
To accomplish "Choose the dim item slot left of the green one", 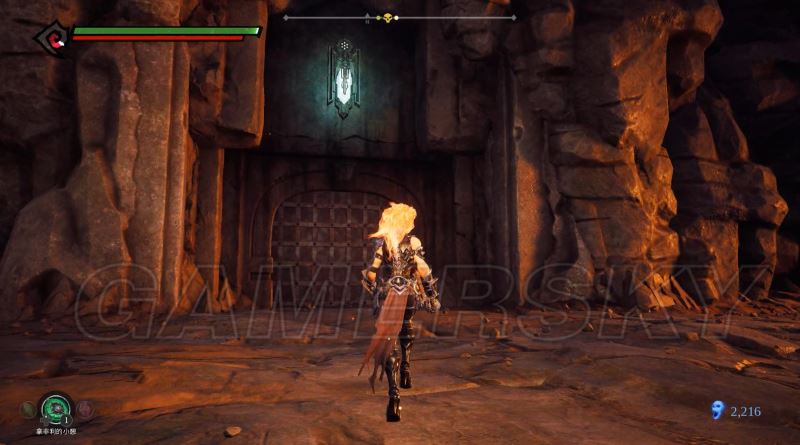I will (27, 409).
